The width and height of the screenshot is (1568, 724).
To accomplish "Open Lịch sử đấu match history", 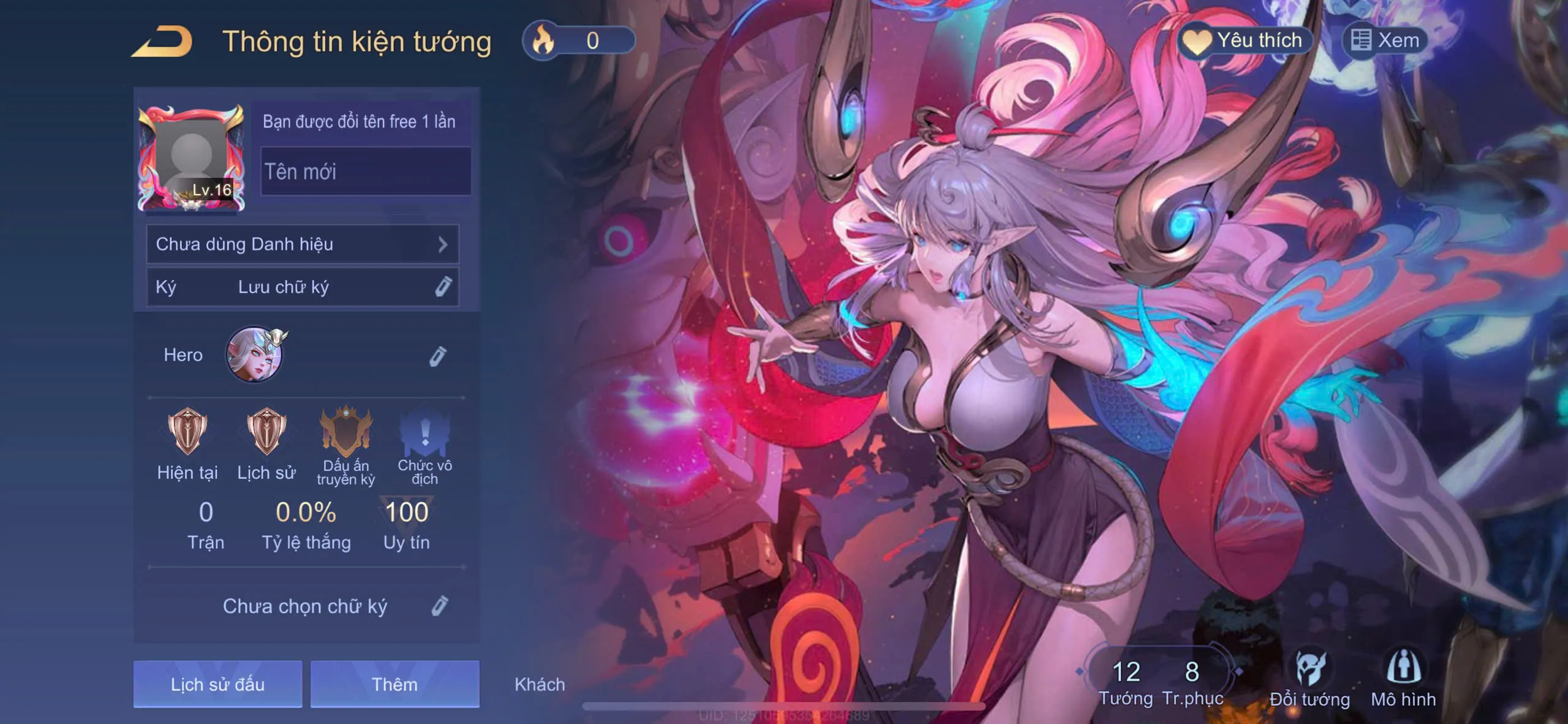I will click(217, 684).
